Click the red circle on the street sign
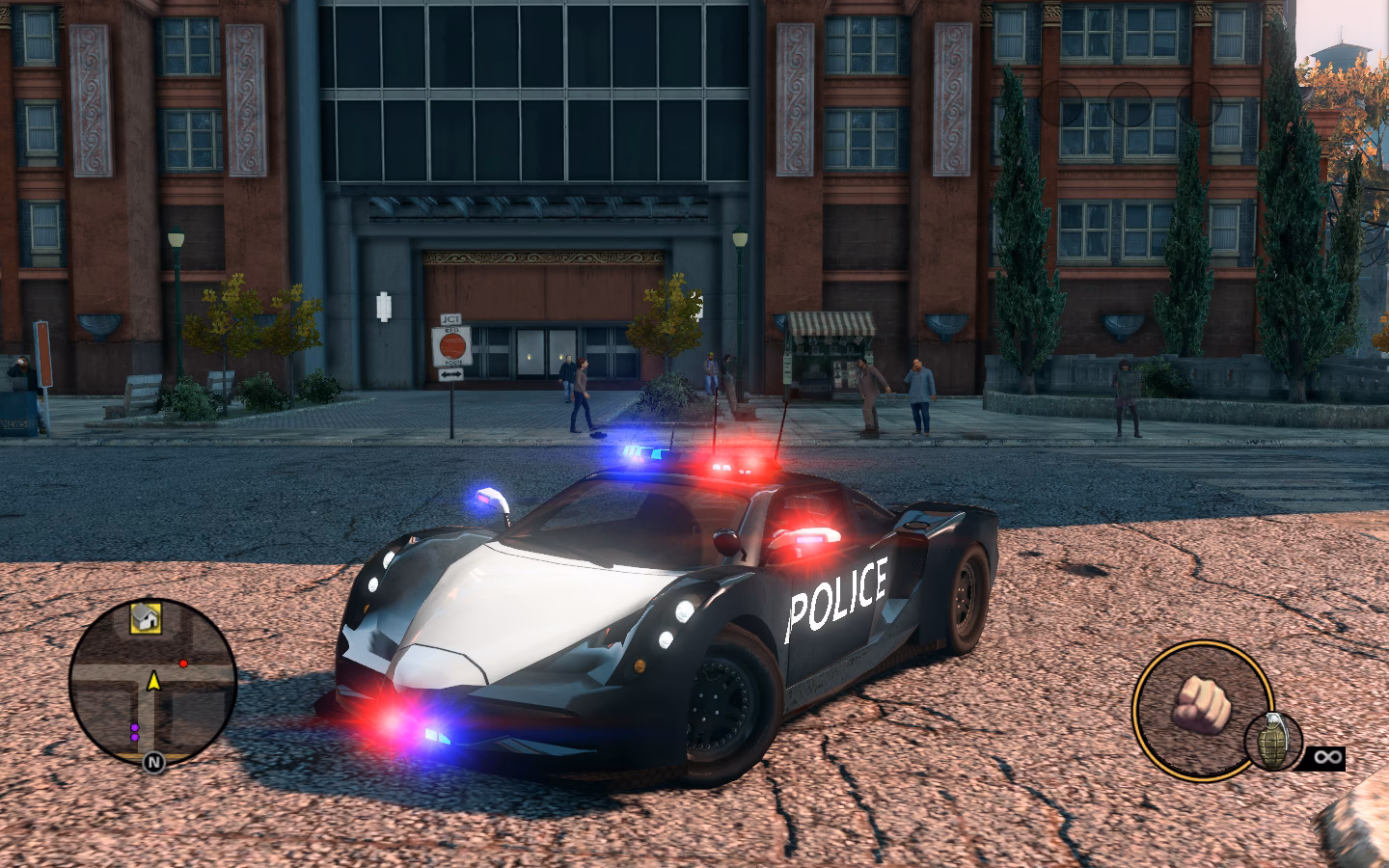The image size is (1389, 868). click(x=450, y=343)
